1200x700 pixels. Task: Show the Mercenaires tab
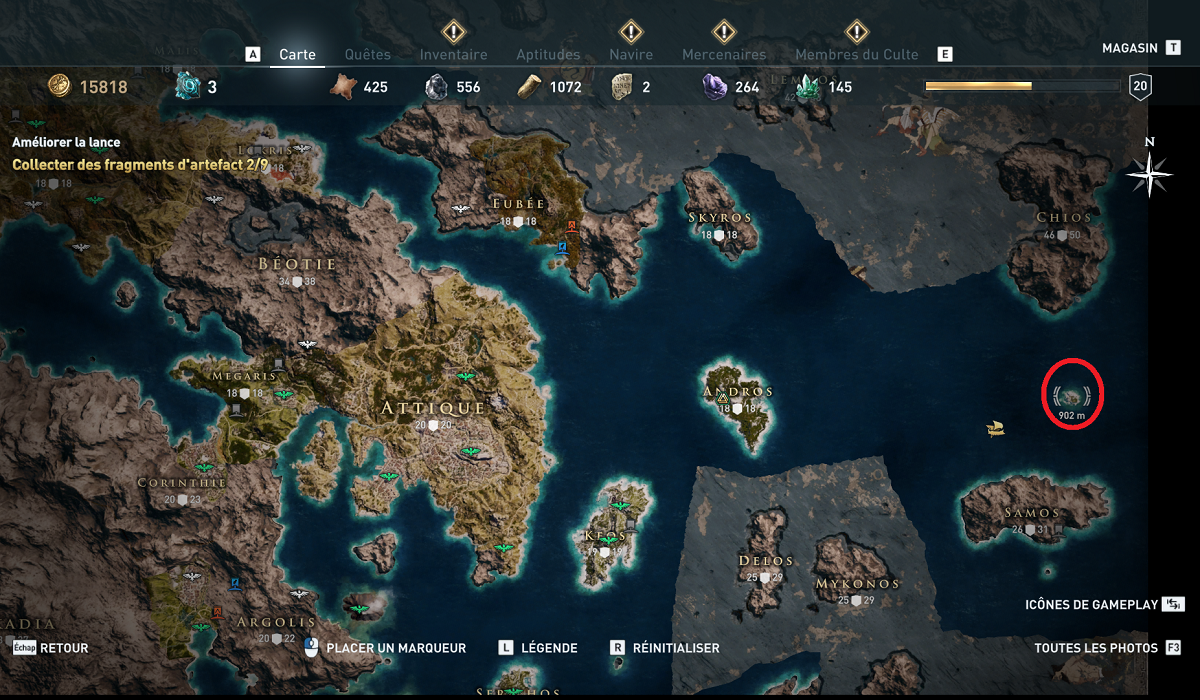pos(723,54)
